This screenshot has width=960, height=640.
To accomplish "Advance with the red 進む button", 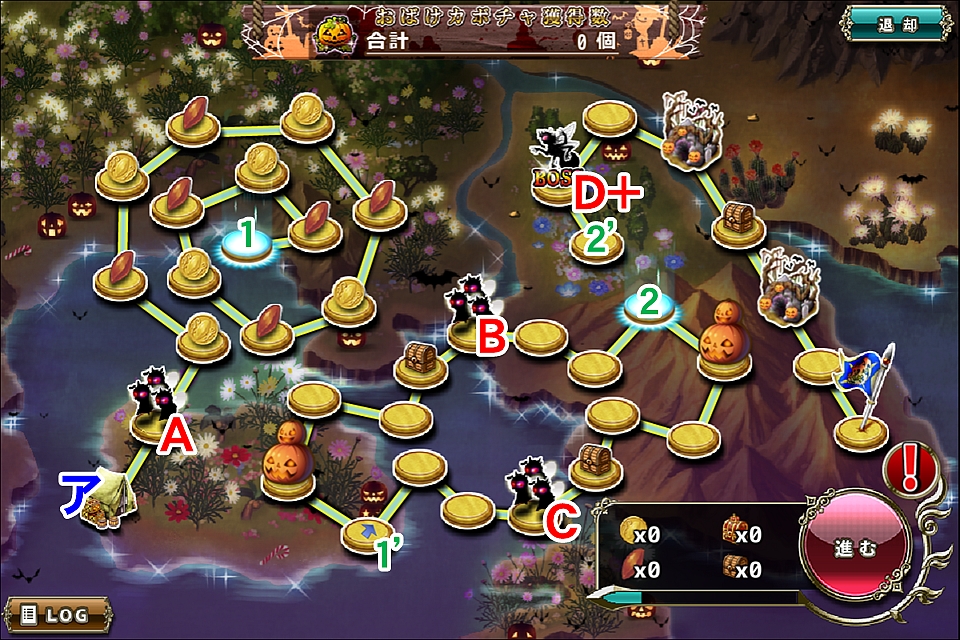I will tap(855, 548).
